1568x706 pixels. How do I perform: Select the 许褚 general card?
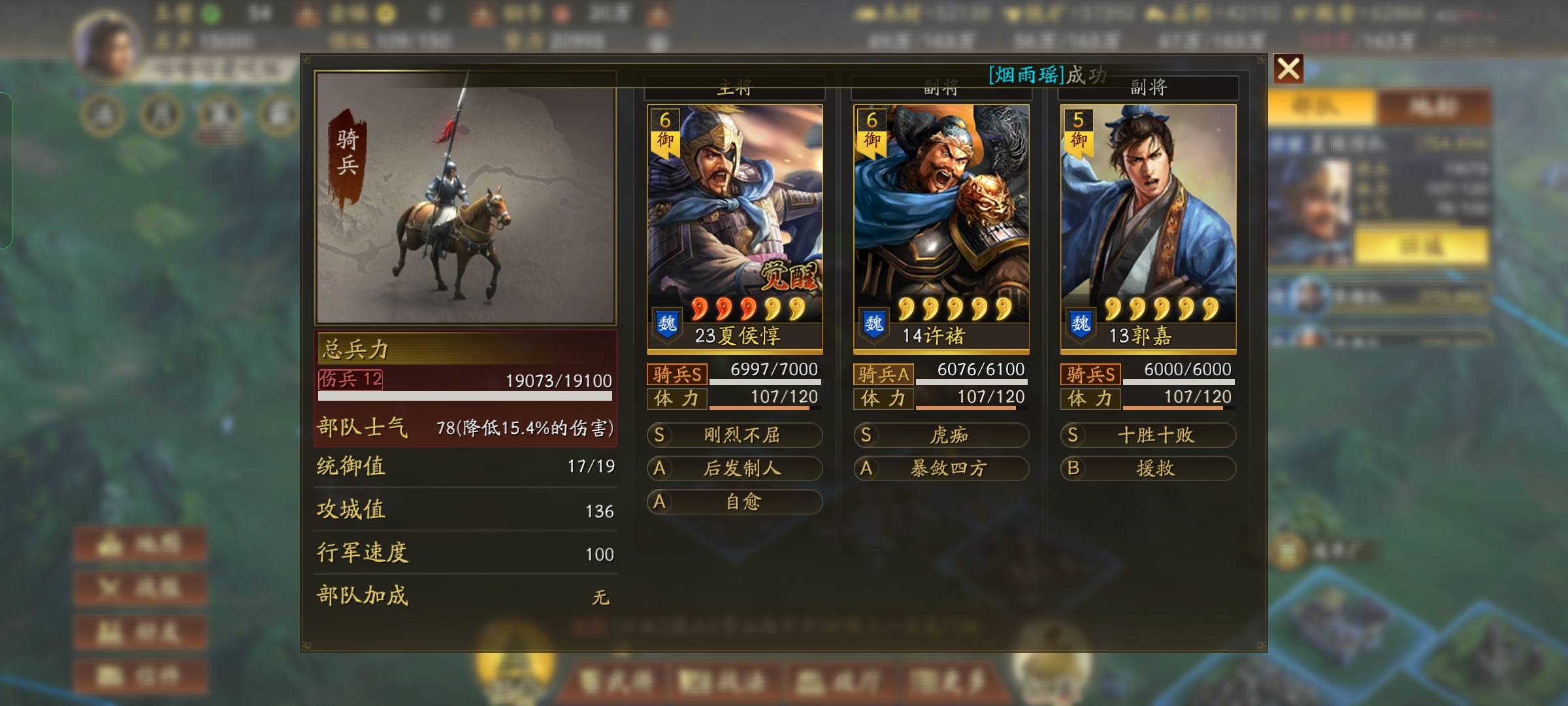point(941,227)
